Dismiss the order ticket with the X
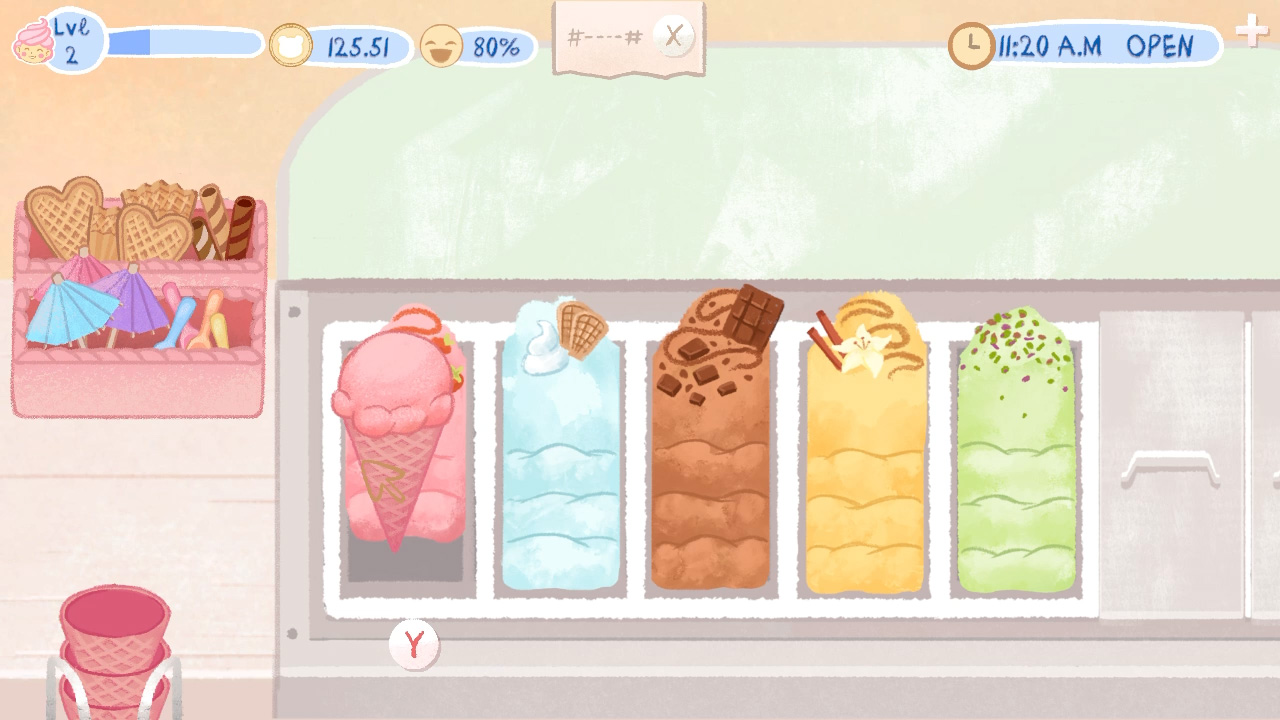 (x=673, y=36)
